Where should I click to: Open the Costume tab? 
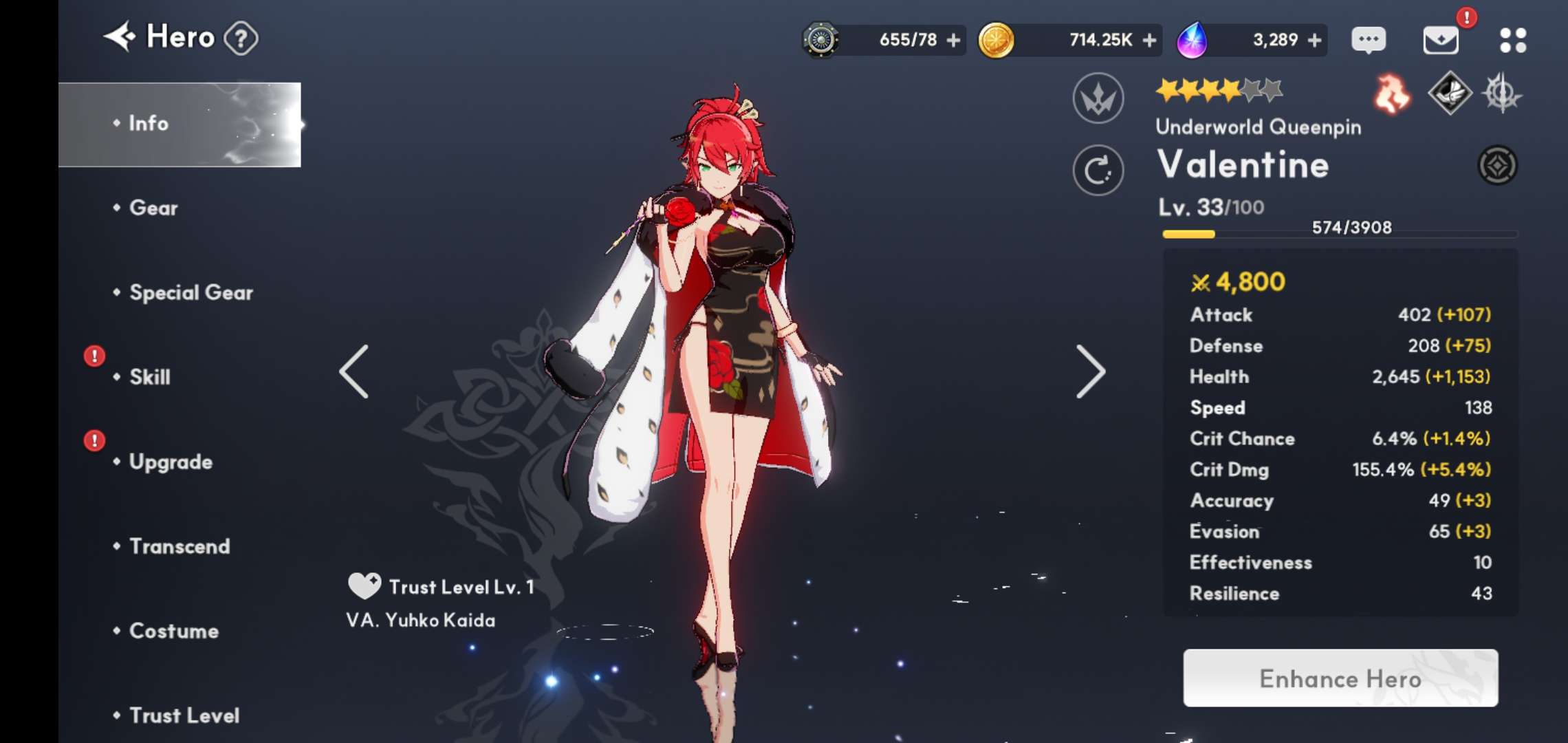click(174, 631)
